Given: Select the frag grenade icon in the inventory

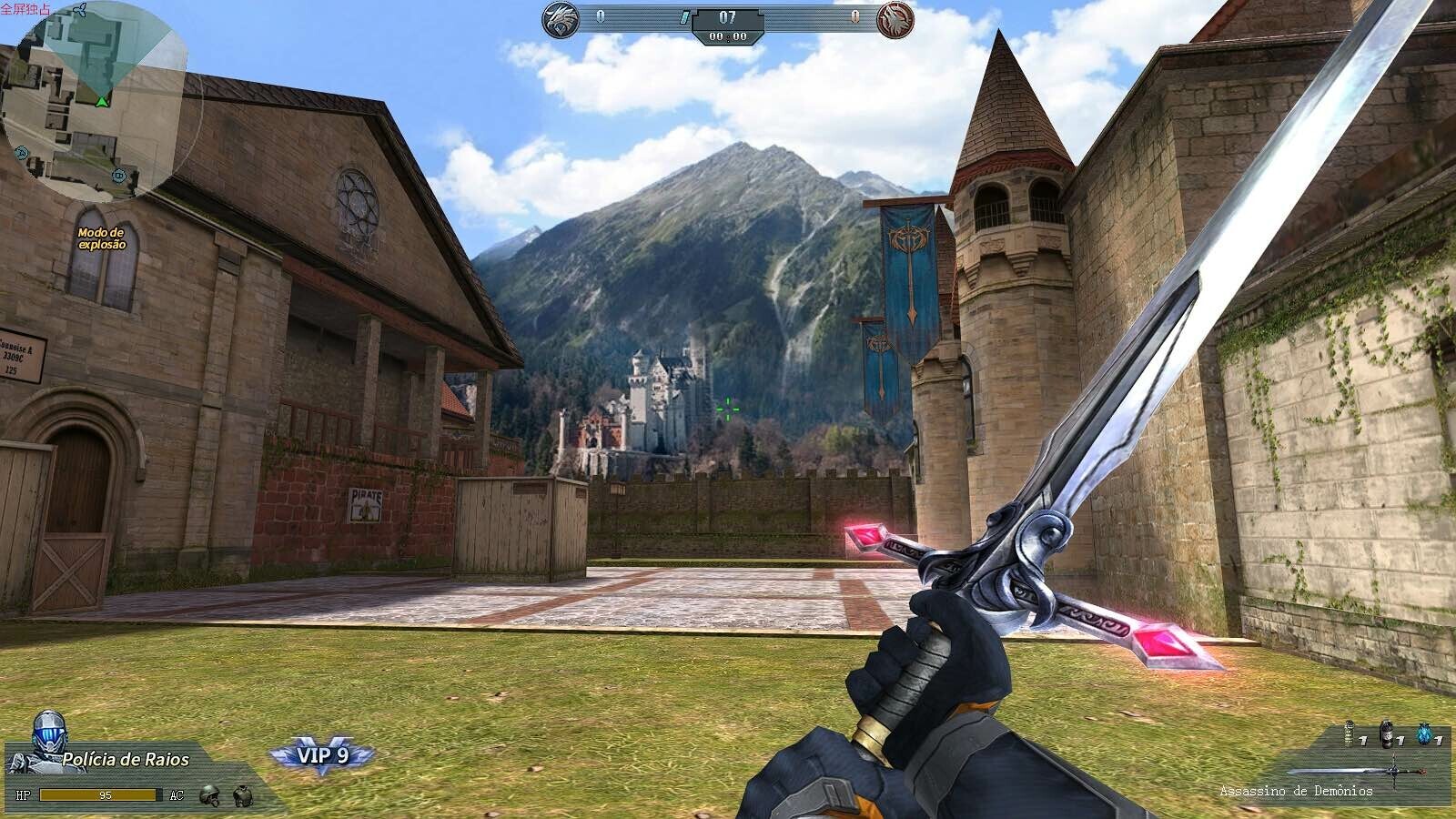Looking at the screenshot, I should [x=1350, y=733].
